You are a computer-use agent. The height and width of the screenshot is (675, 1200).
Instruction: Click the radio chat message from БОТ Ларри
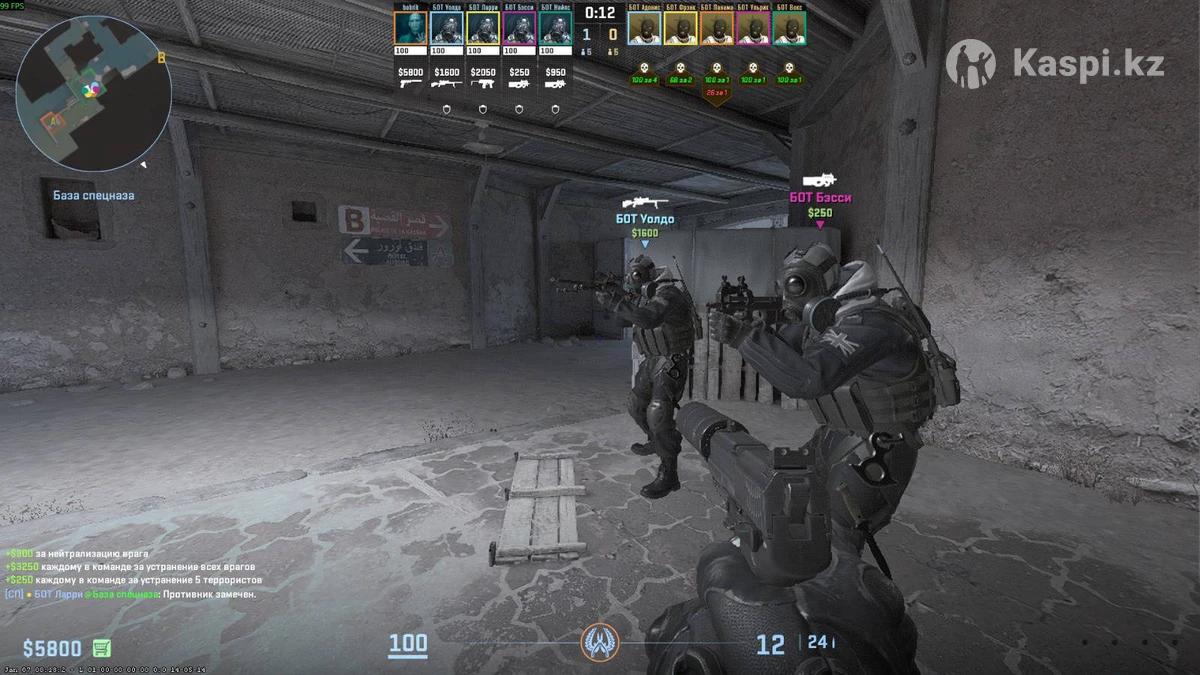(130, 594)
